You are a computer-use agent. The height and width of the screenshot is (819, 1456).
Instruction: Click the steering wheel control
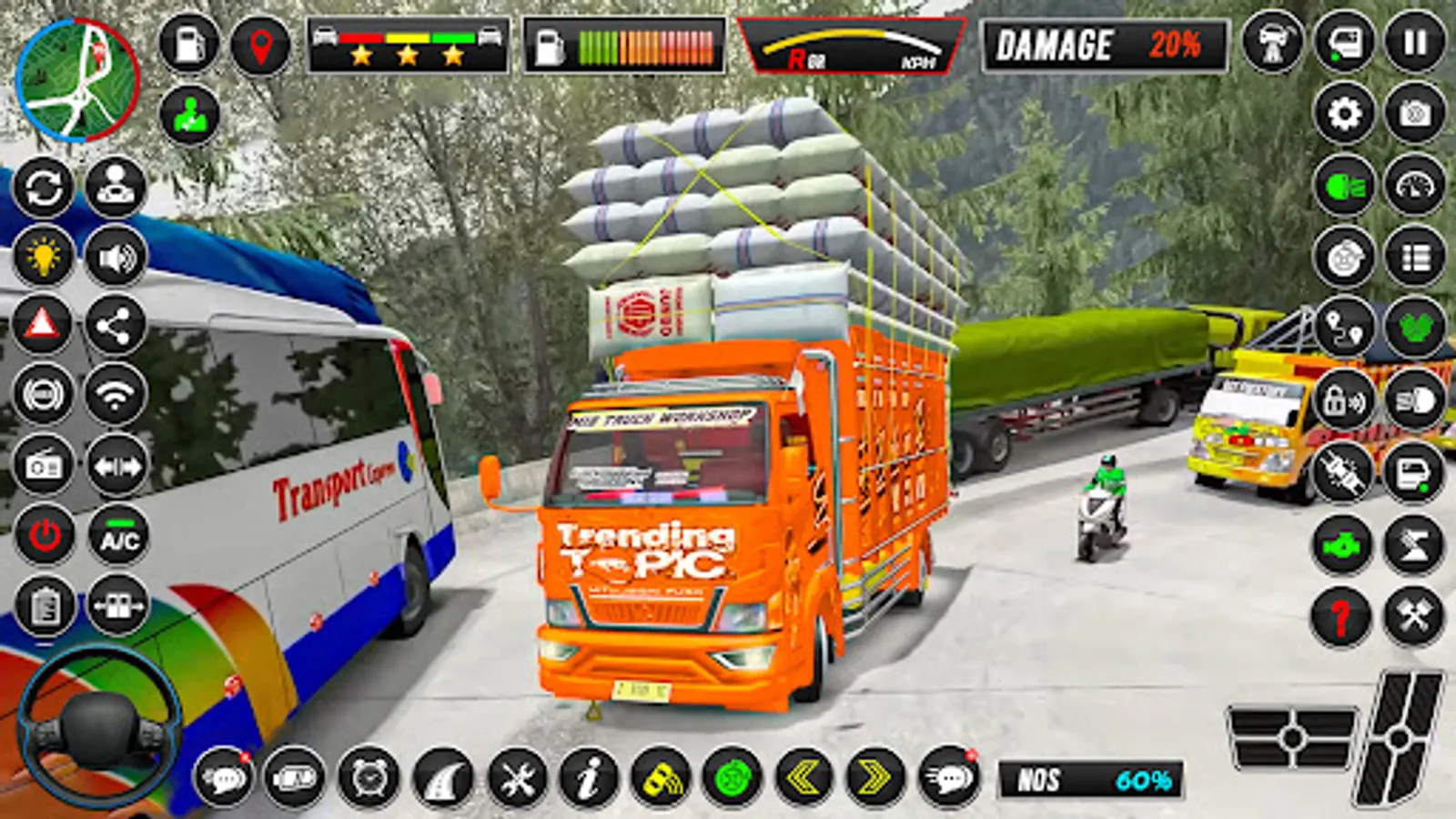(x=98, y=725)
